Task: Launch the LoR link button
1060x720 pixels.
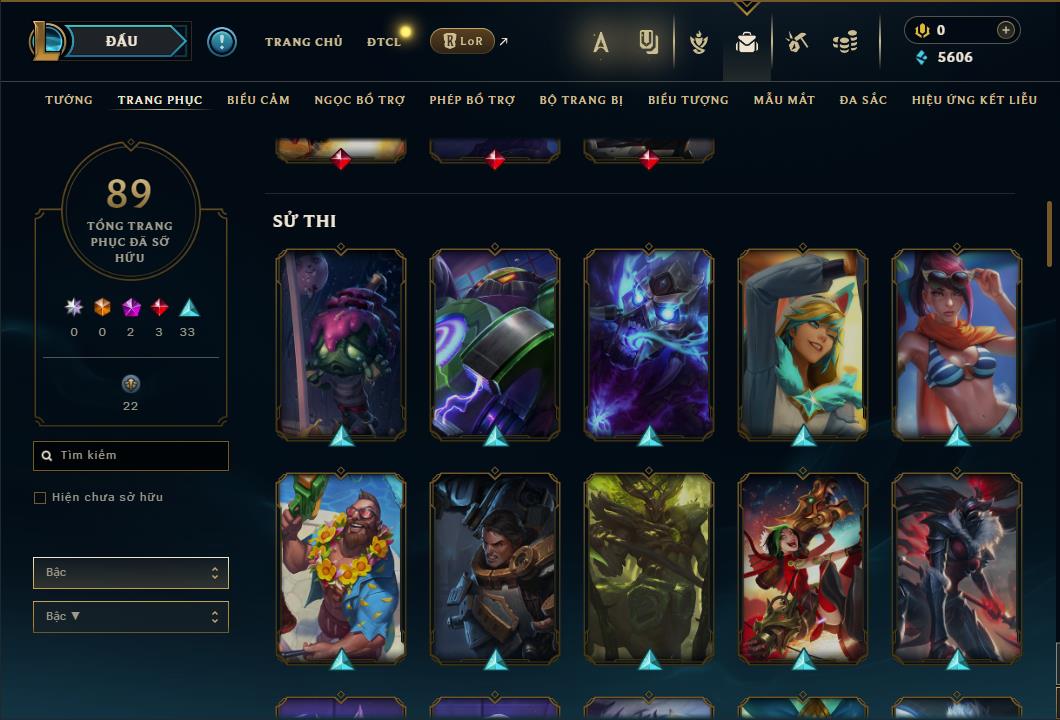Action: [462, 41]
